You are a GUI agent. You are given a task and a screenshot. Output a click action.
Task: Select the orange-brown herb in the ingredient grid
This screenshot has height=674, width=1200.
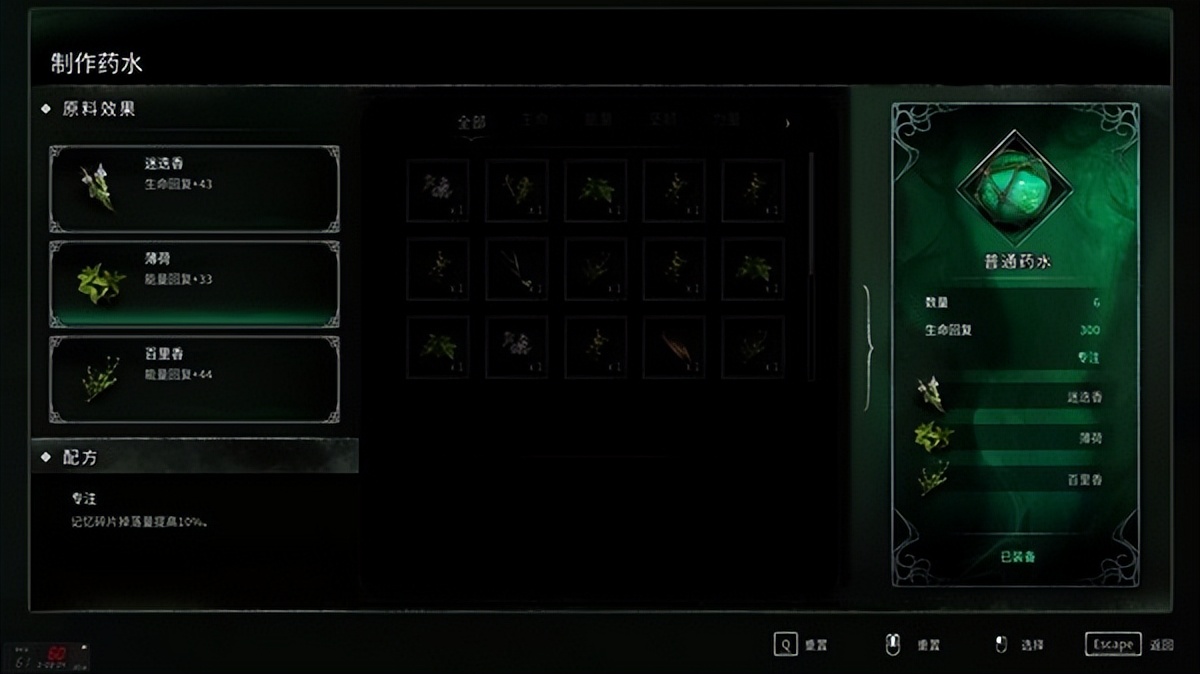[x=674, y=347]
